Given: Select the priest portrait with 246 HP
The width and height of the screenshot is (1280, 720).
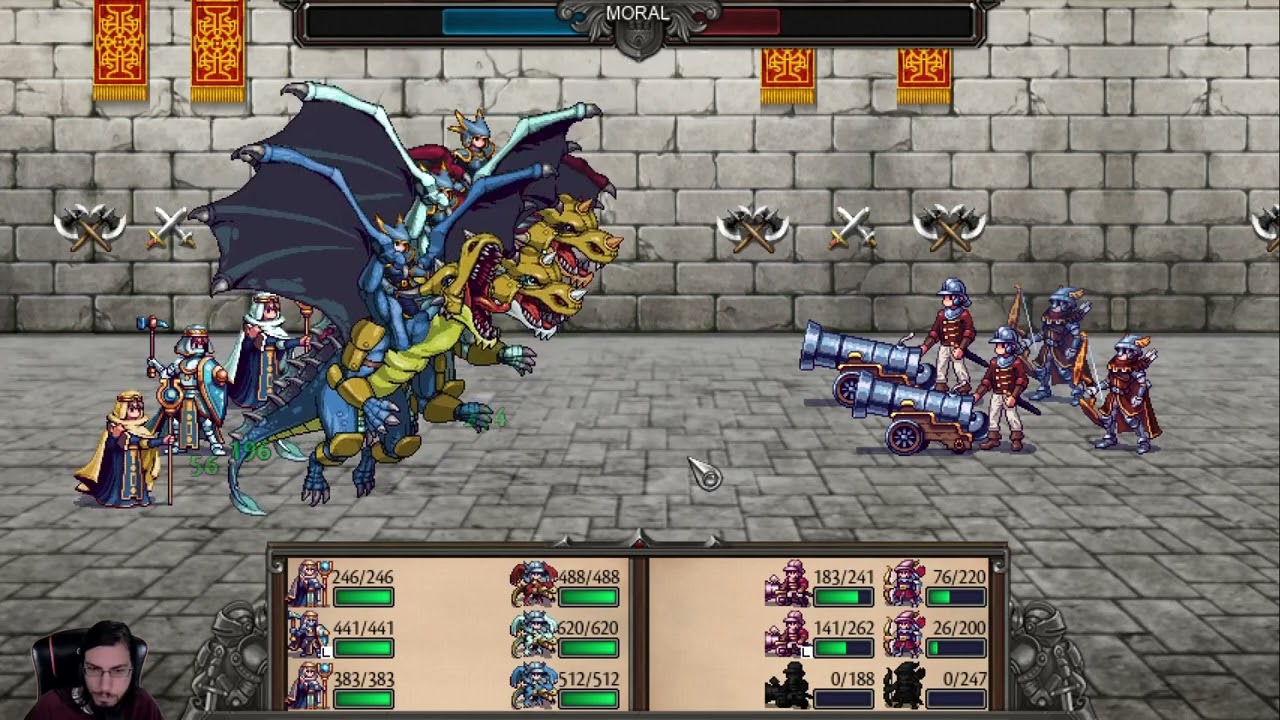Looking at the screenshot, I should [x=308, y=585].
